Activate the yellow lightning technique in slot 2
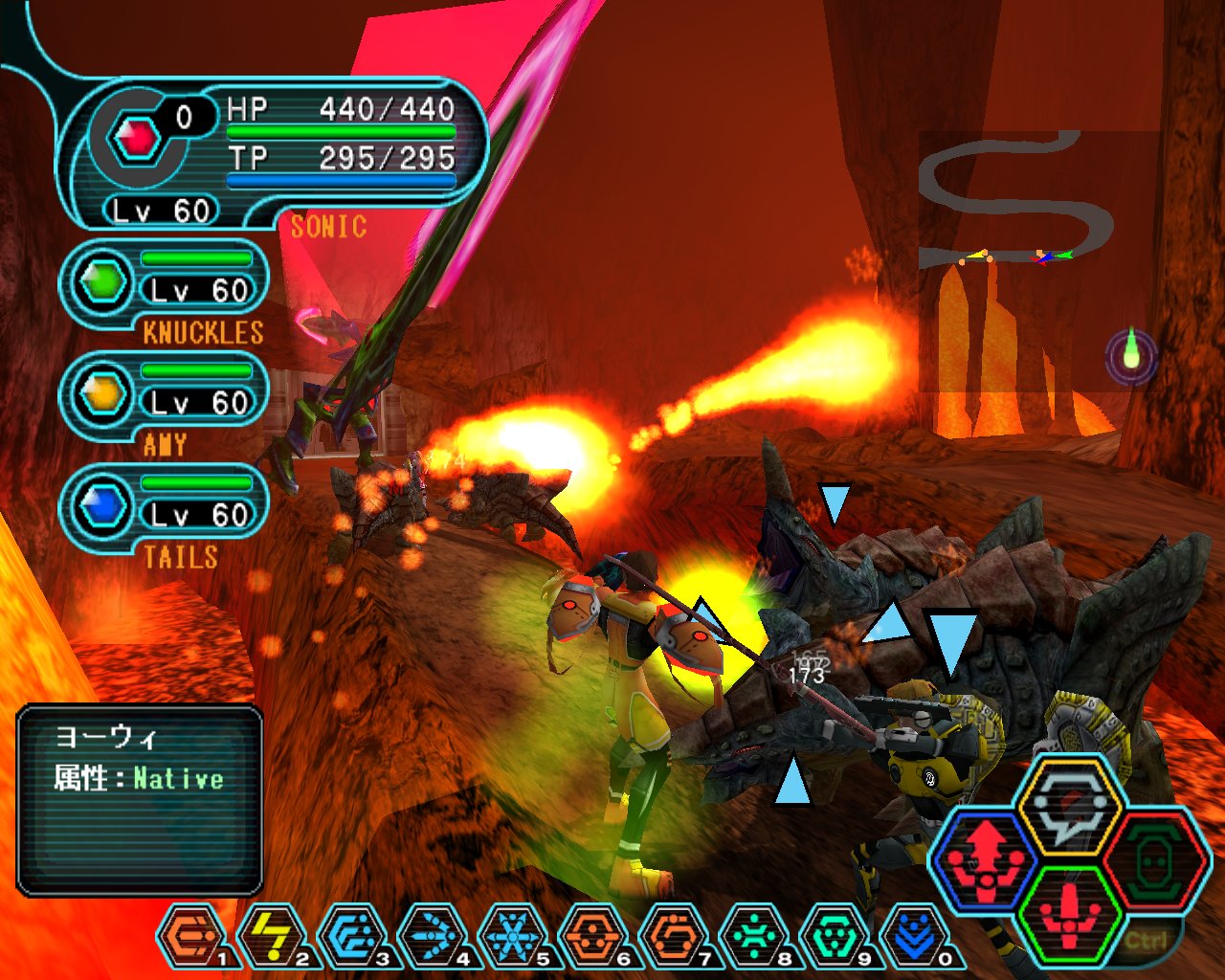Image resolution: width=1225 pixels, height=980 pixels. tap(269, 935)
